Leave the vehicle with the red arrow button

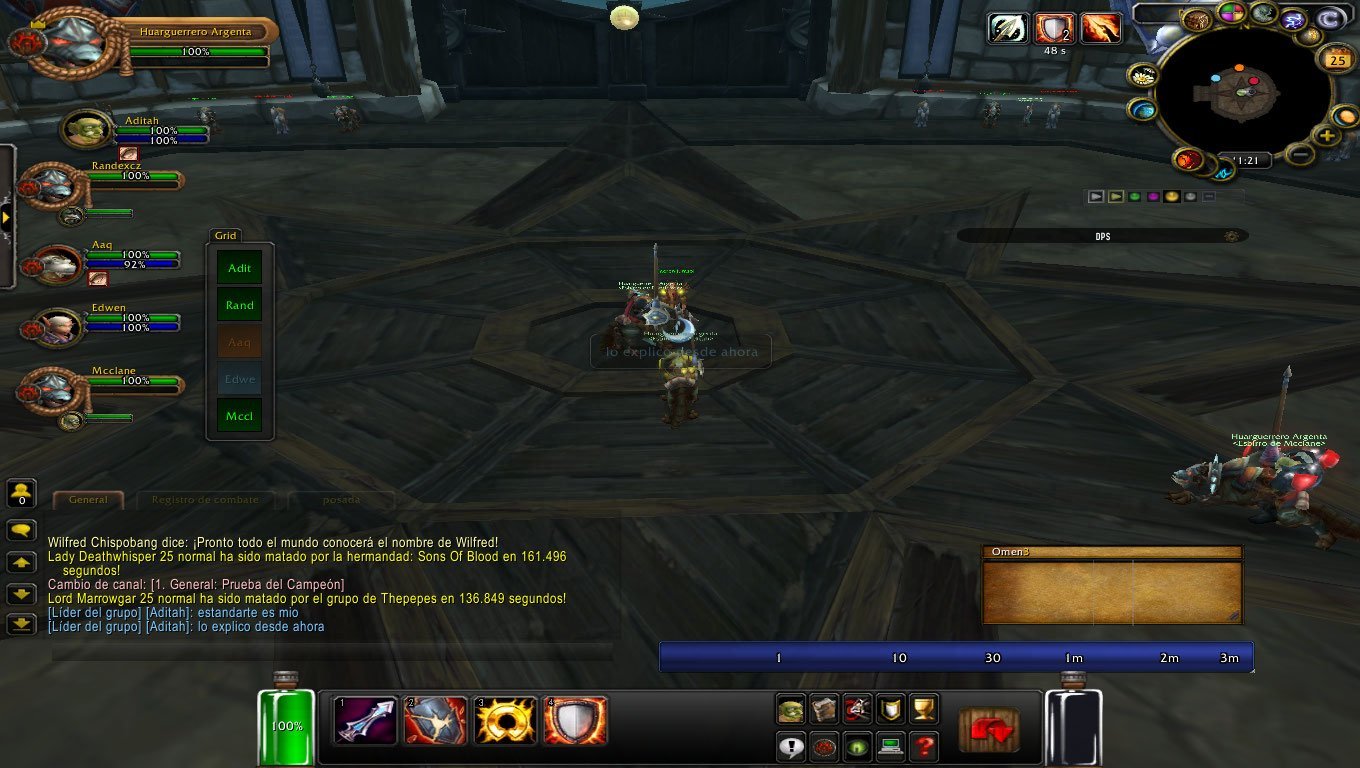tap(989, 730)
